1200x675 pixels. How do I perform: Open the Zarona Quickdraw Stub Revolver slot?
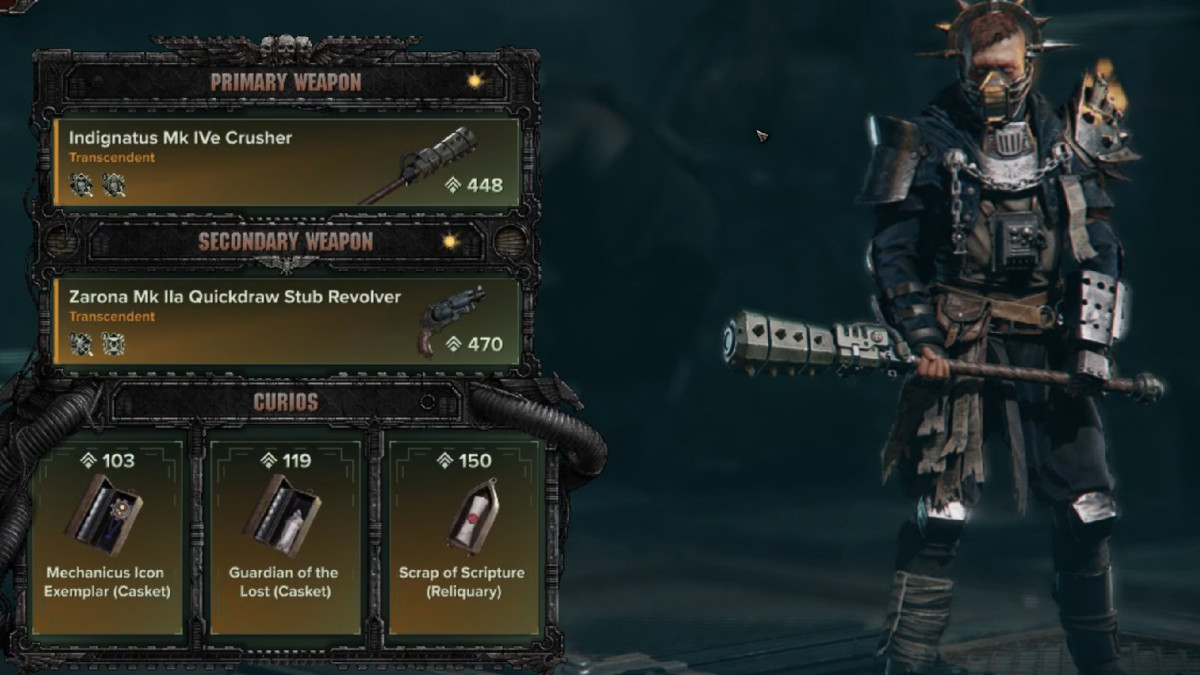286,321
